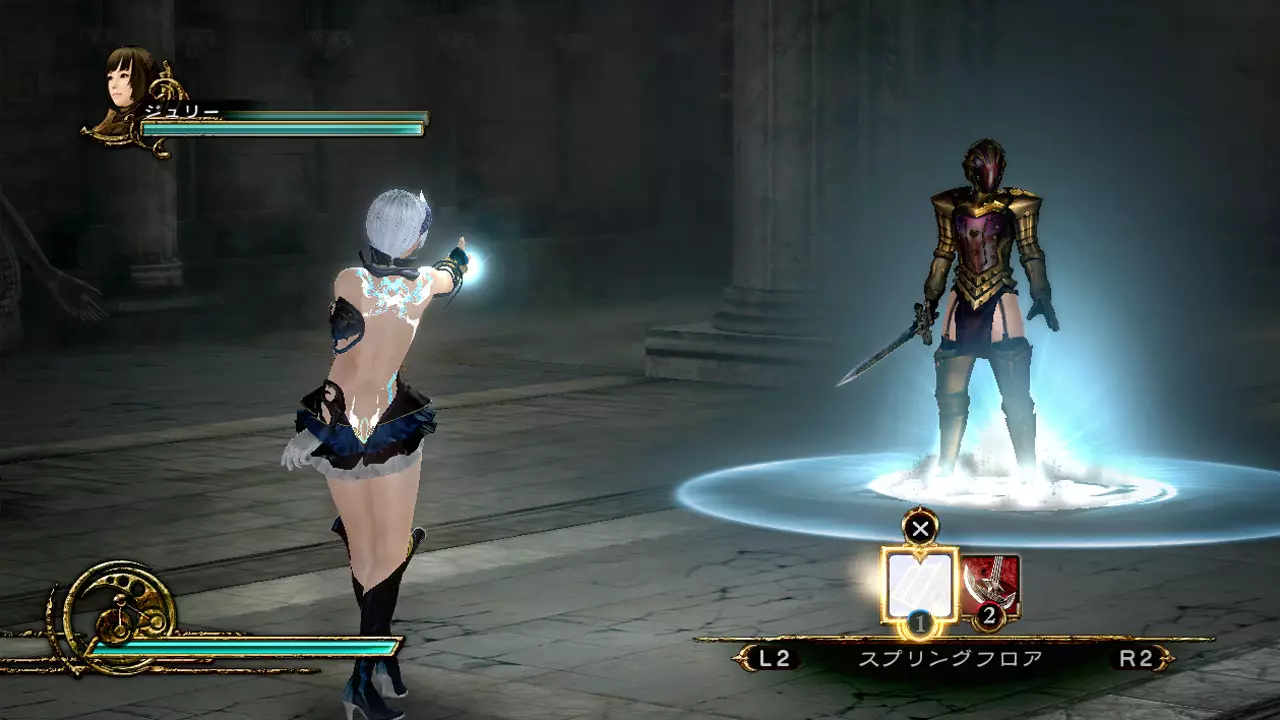Select the スプリングフロア trap name label

tap(950, 659)
